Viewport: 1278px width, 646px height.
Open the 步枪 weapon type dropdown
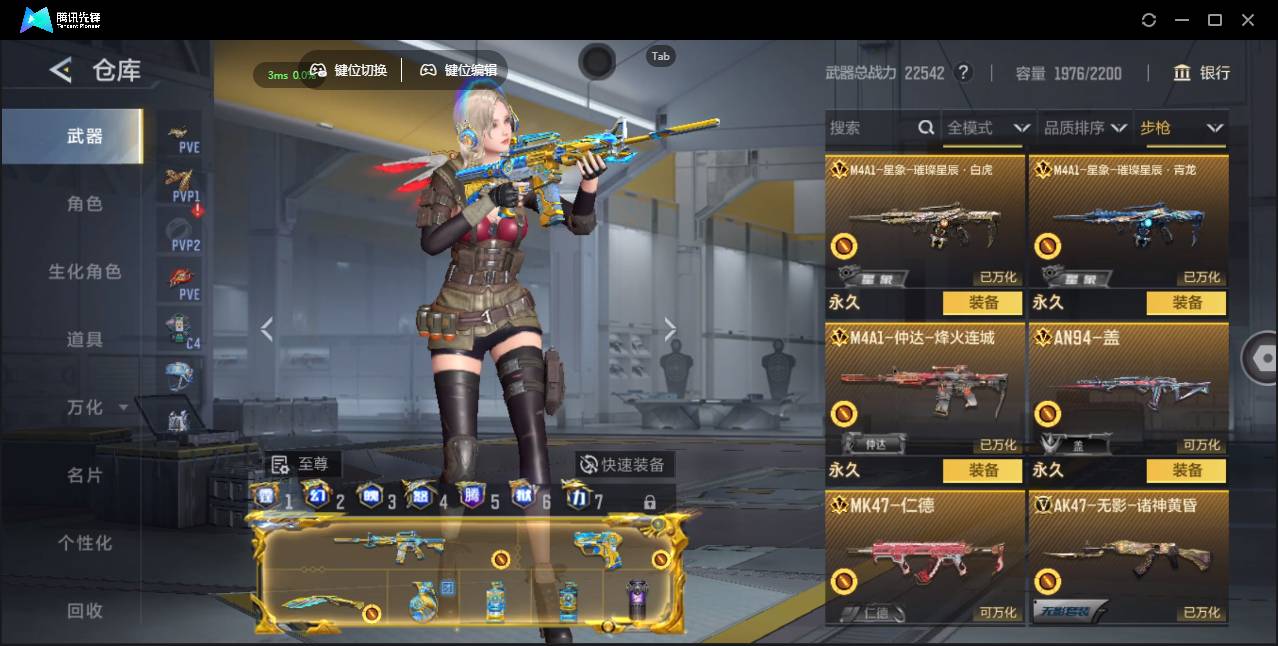tap(1181, 128)
